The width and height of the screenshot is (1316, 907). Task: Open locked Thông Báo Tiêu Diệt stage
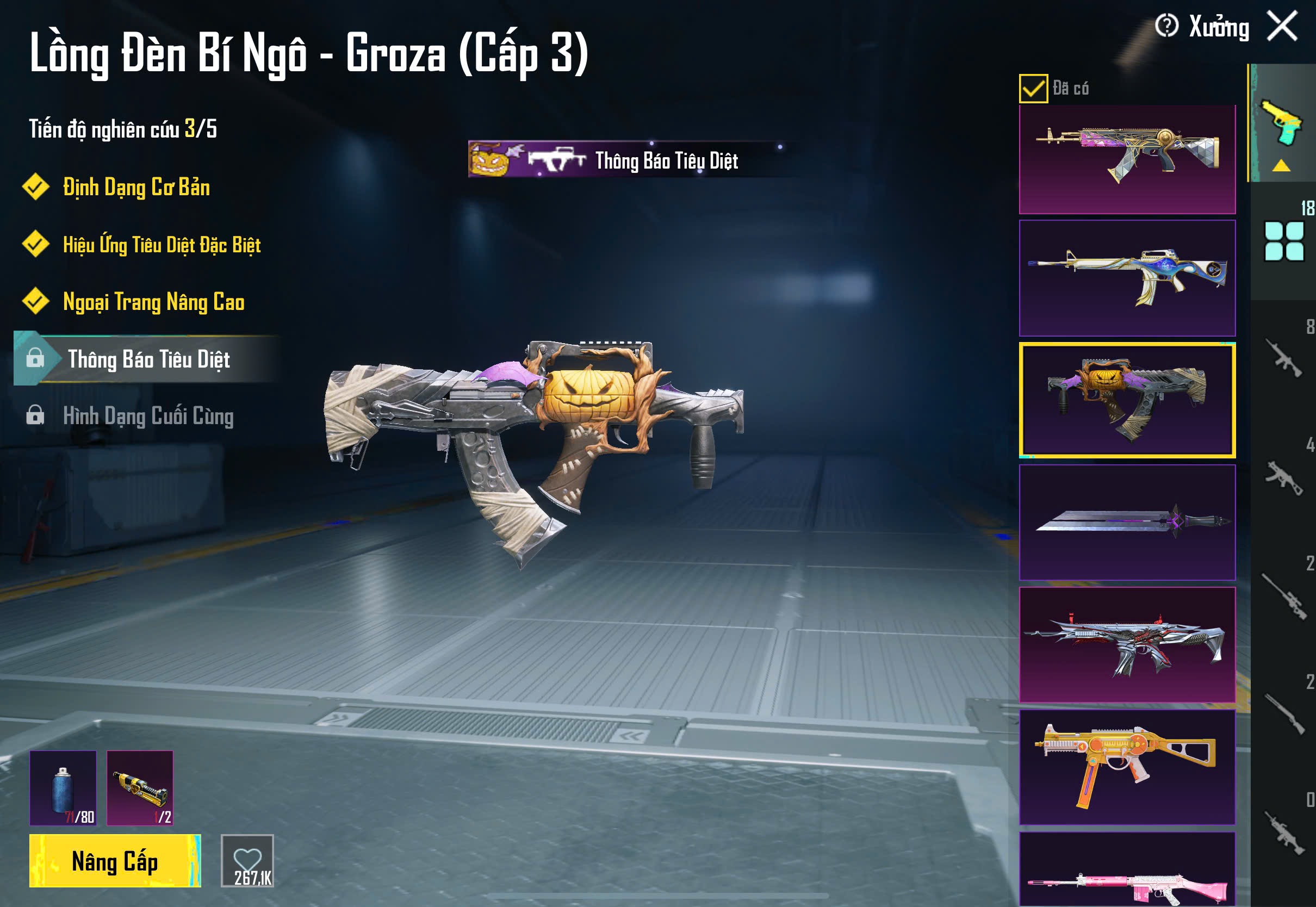coord(148,359)
